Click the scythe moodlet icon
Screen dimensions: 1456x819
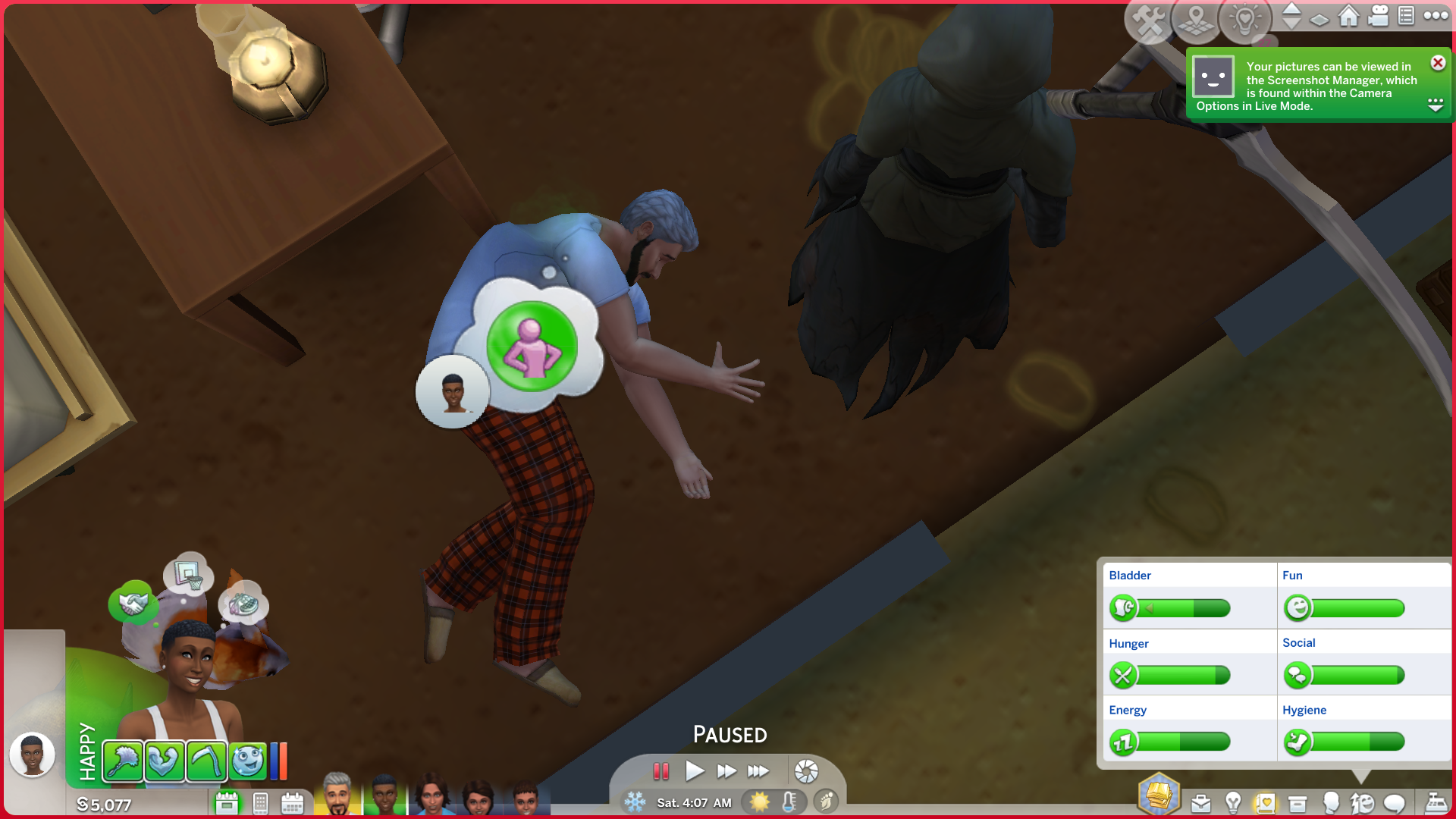coord(206,761)
